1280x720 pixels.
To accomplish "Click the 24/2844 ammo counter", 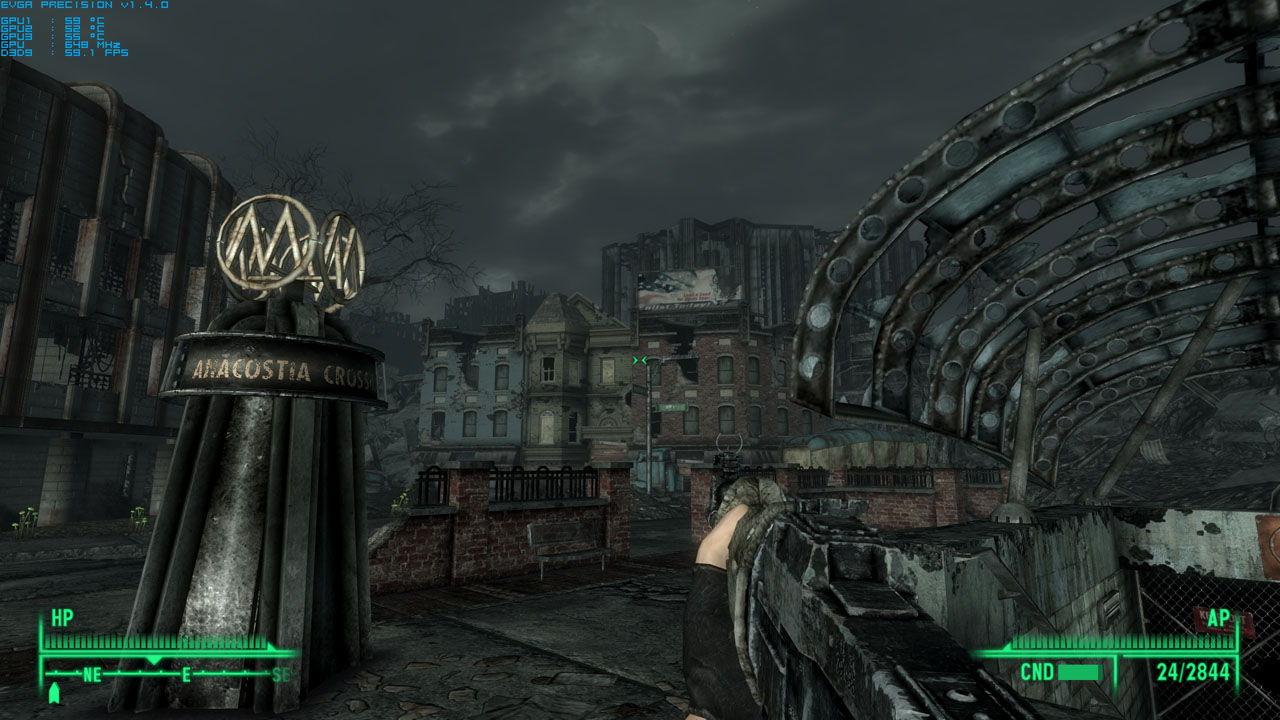I will point(1192,670).
